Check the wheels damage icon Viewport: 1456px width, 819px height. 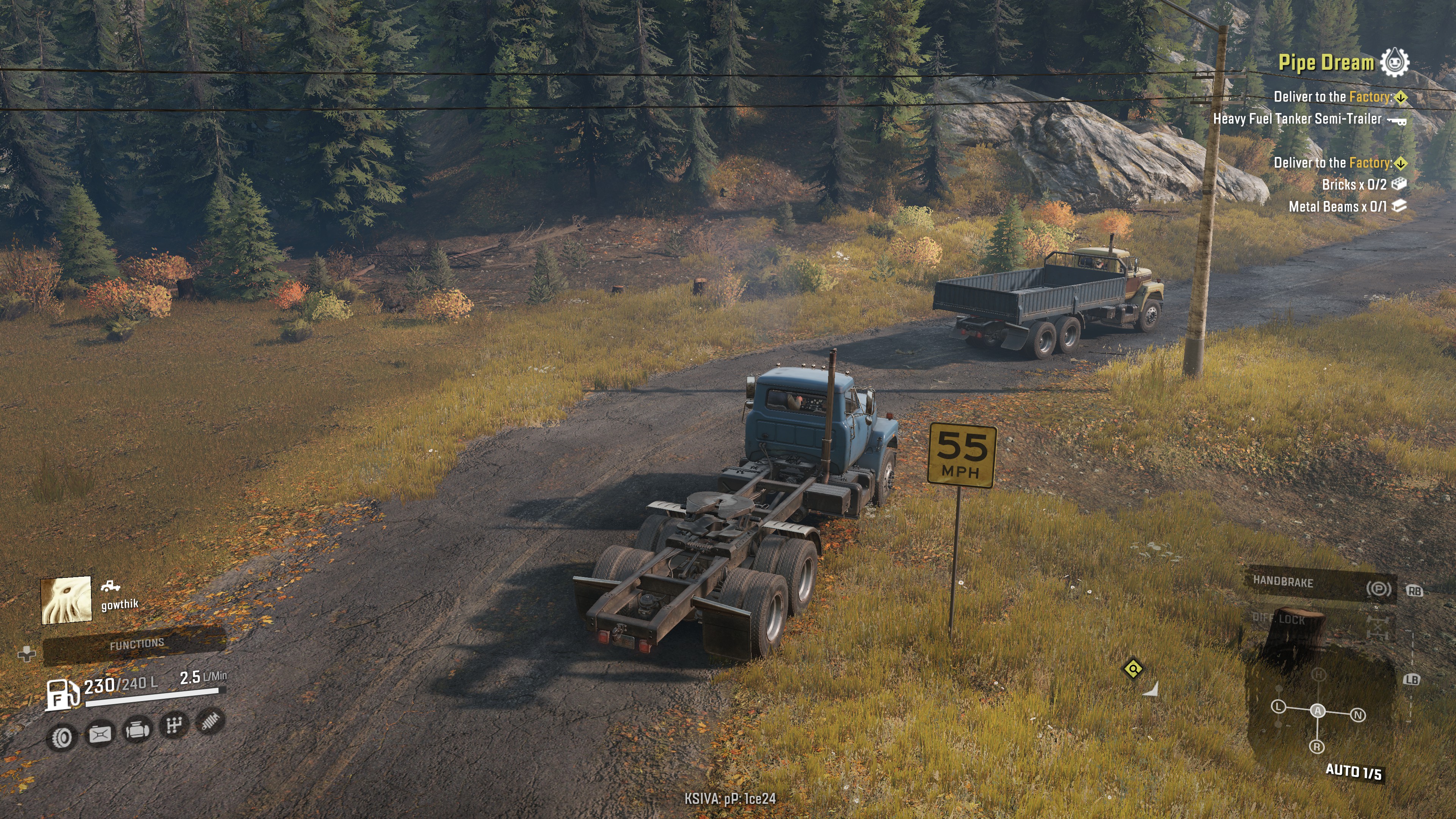click(61, 737)
